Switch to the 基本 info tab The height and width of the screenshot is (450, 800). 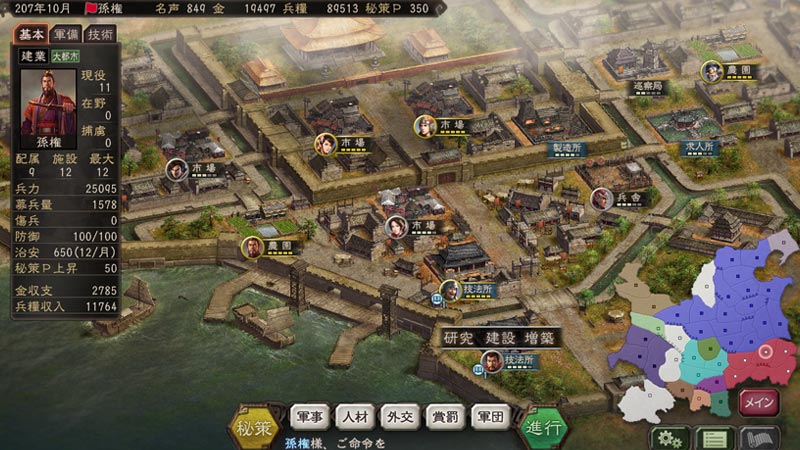pyautogui.click(x=30, y=34)
